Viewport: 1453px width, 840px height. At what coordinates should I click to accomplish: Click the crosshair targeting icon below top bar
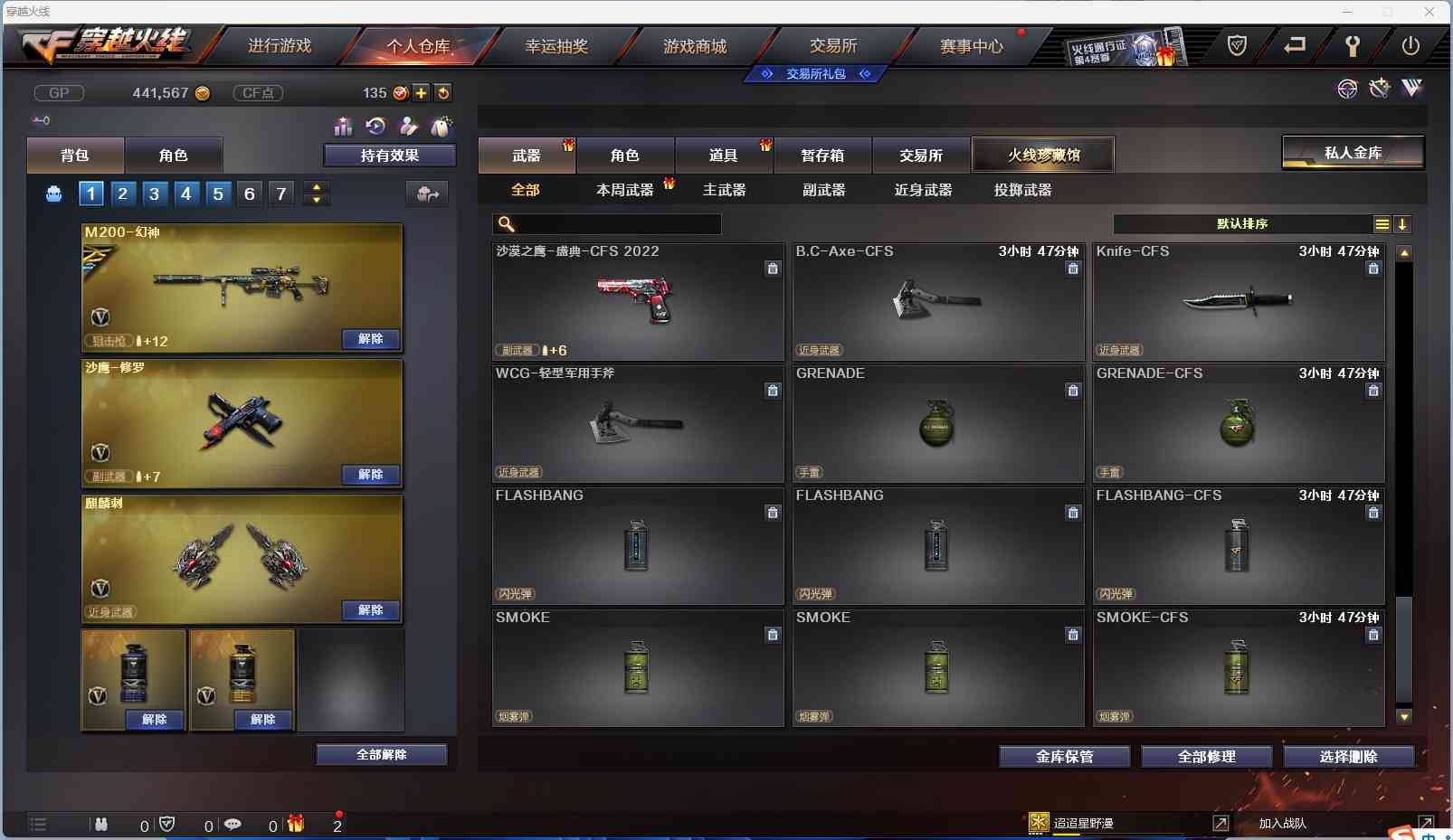[1347, 90]
